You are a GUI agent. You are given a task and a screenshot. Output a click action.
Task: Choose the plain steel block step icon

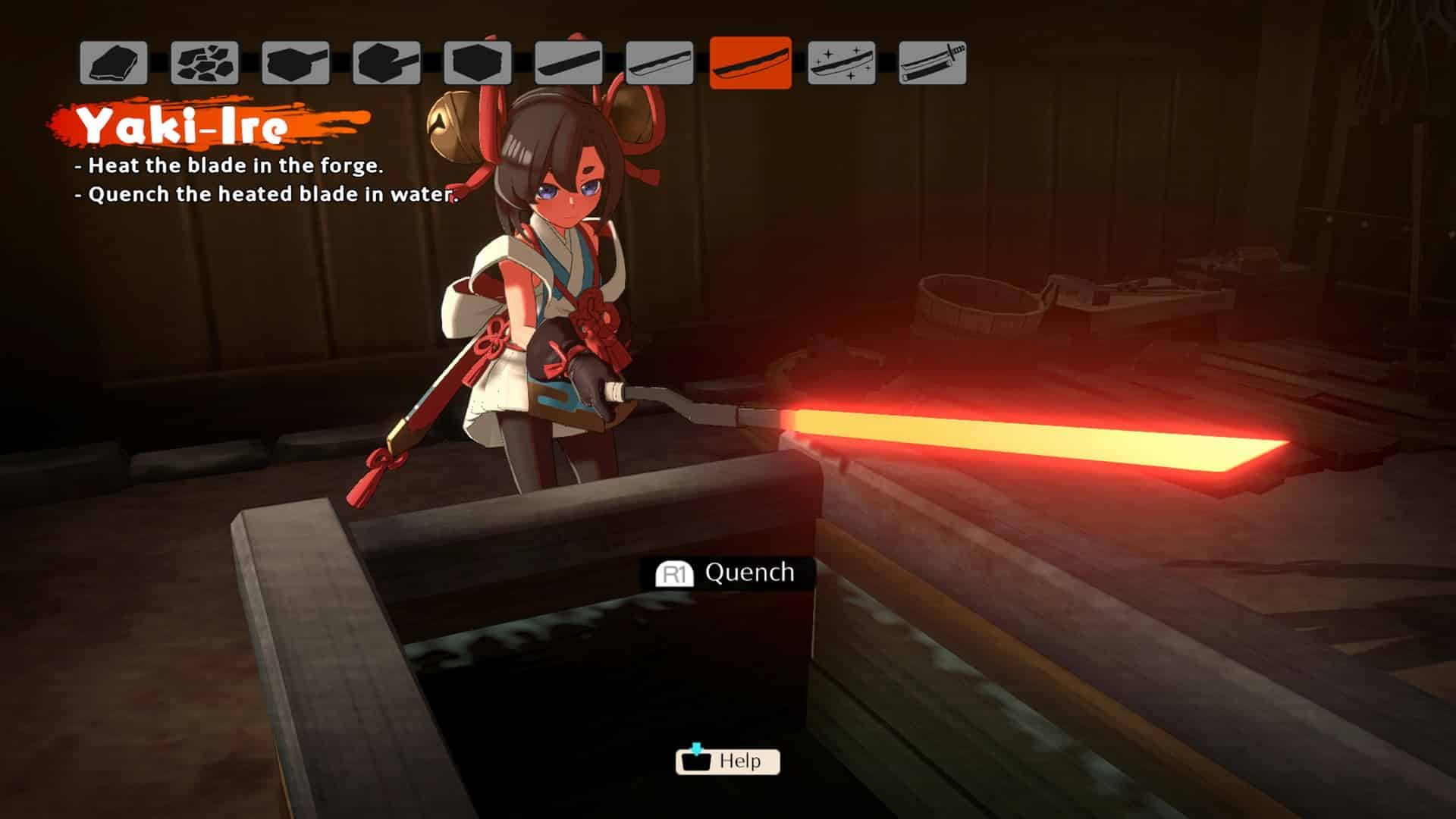tap(478, 63)
